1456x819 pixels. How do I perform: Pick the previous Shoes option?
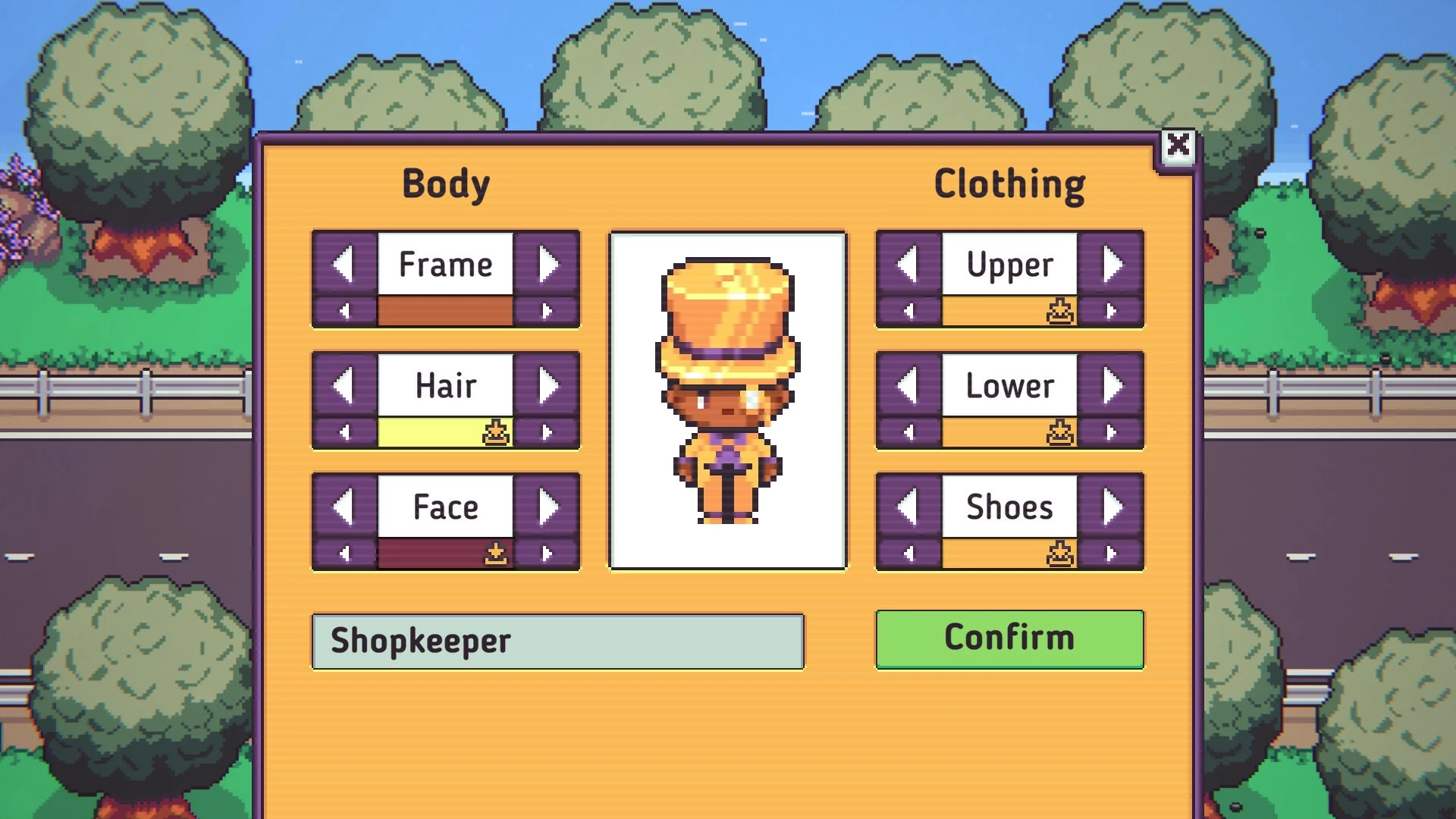pyautogui.click(x=908, y=507)
